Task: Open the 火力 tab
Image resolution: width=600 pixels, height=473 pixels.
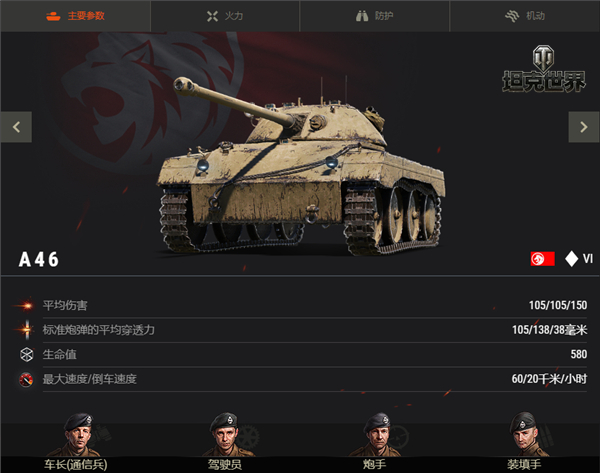Action: coord(225,16)
